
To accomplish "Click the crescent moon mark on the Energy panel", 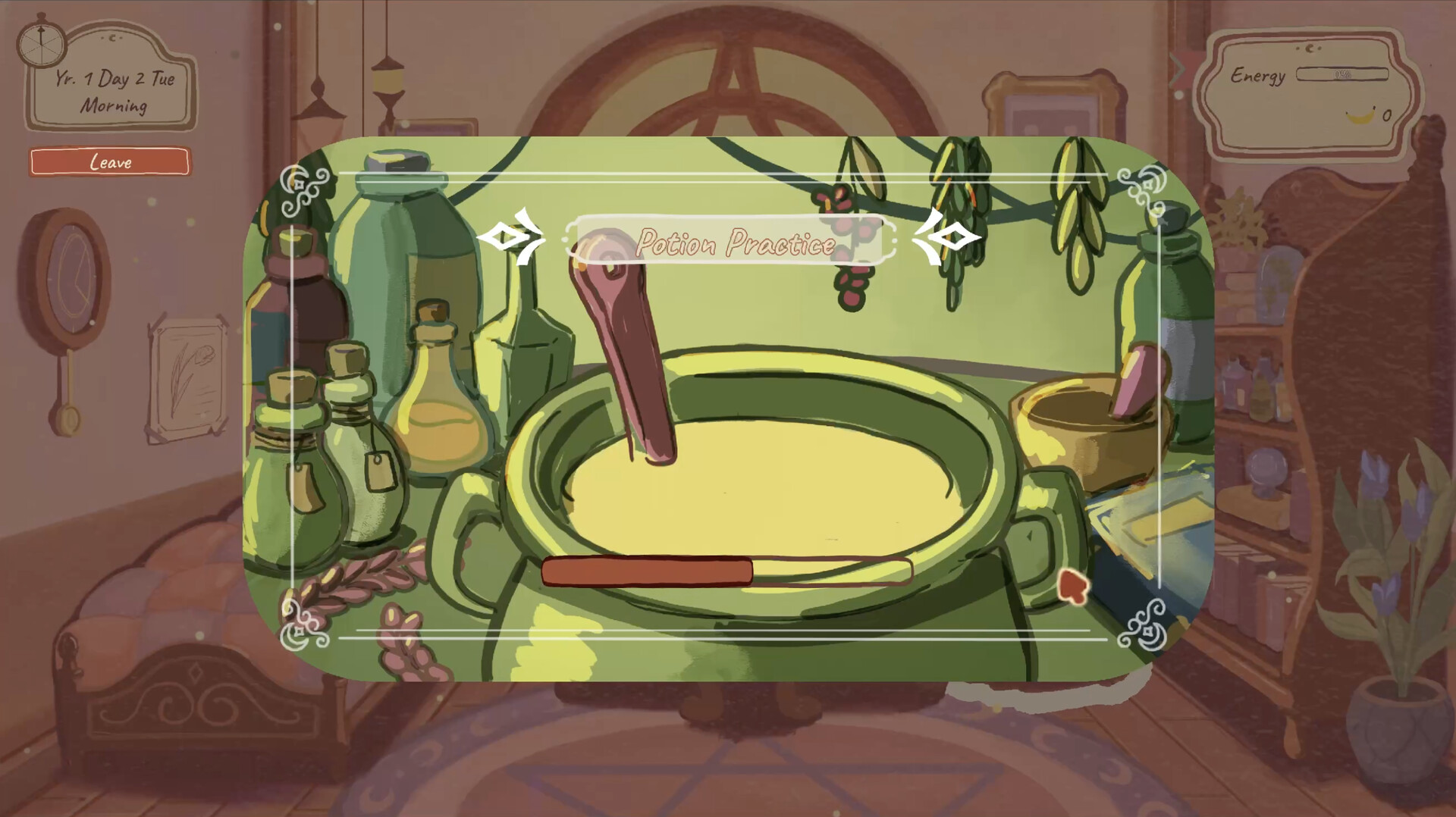I will 1310,49.
